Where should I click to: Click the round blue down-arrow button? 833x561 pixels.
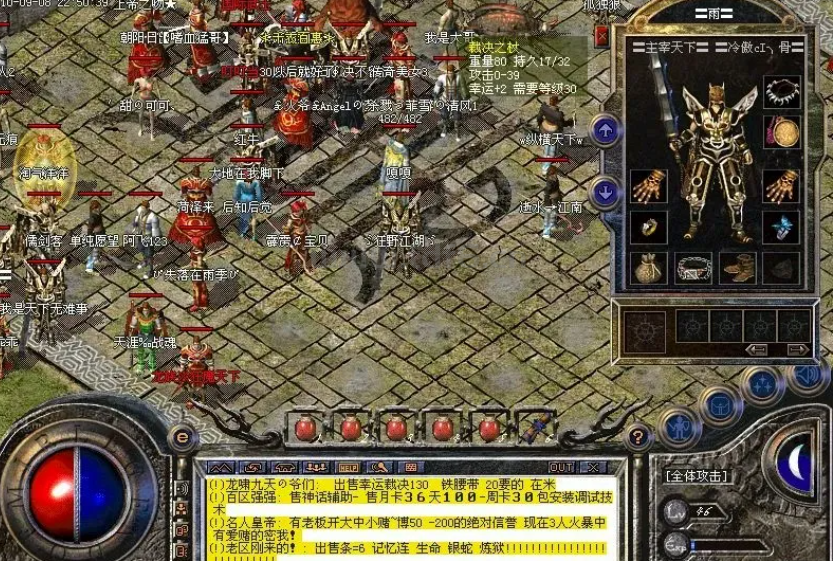coord(604,192)
